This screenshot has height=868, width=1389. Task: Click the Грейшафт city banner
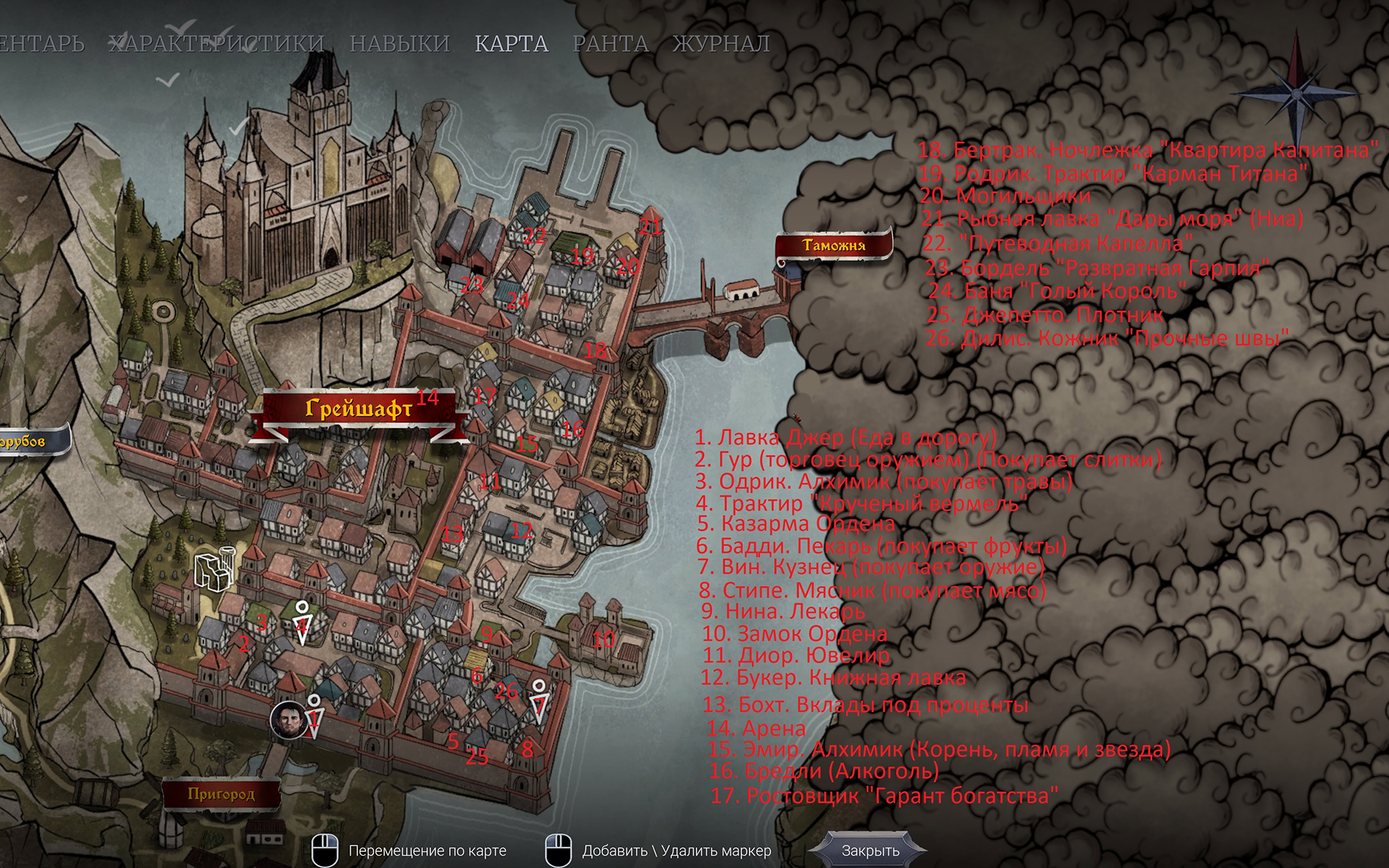point(359,409)
